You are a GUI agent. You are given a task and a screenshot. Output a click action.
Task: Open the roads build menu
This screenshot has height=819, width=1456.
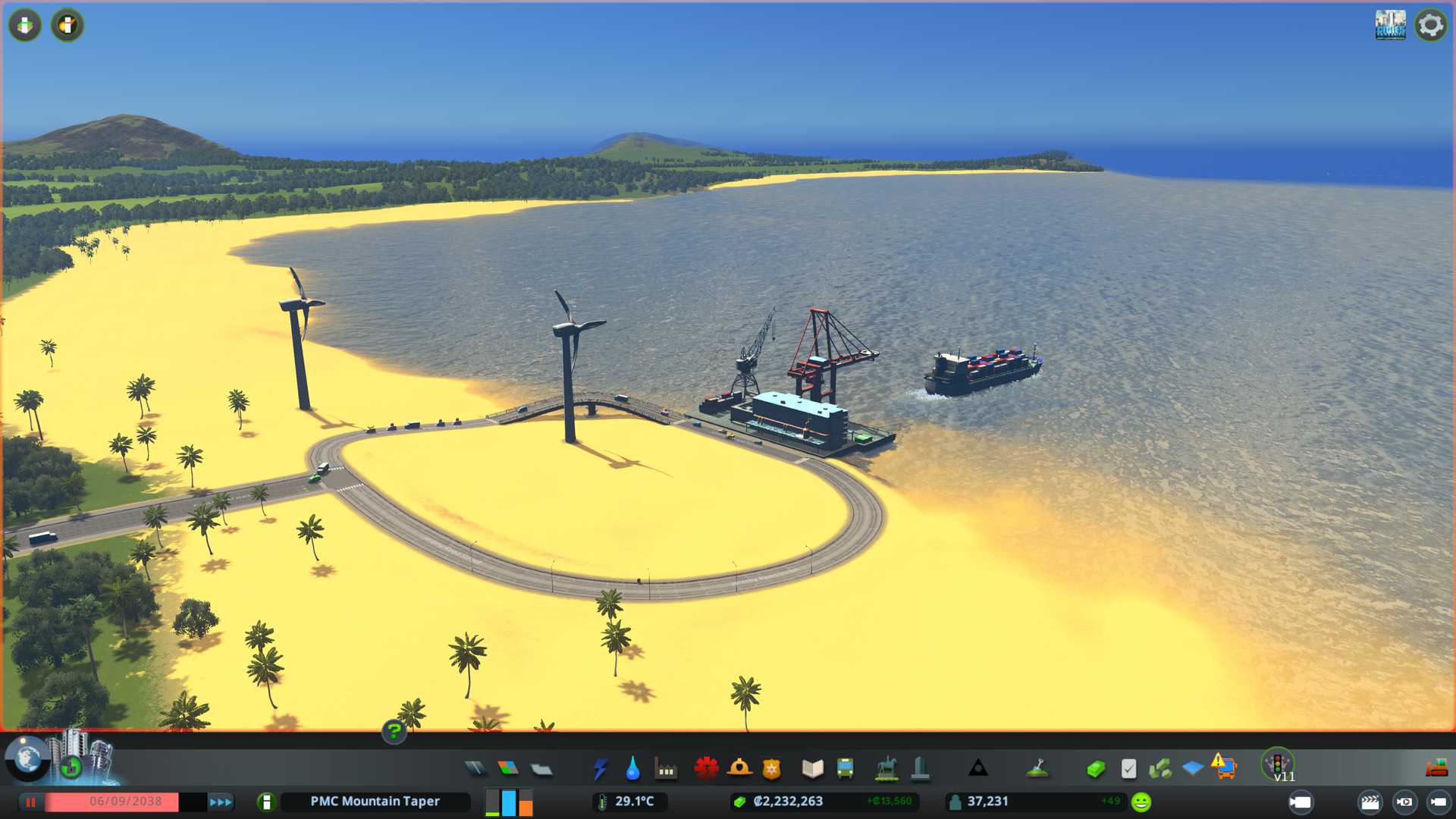tap(475, 769)
